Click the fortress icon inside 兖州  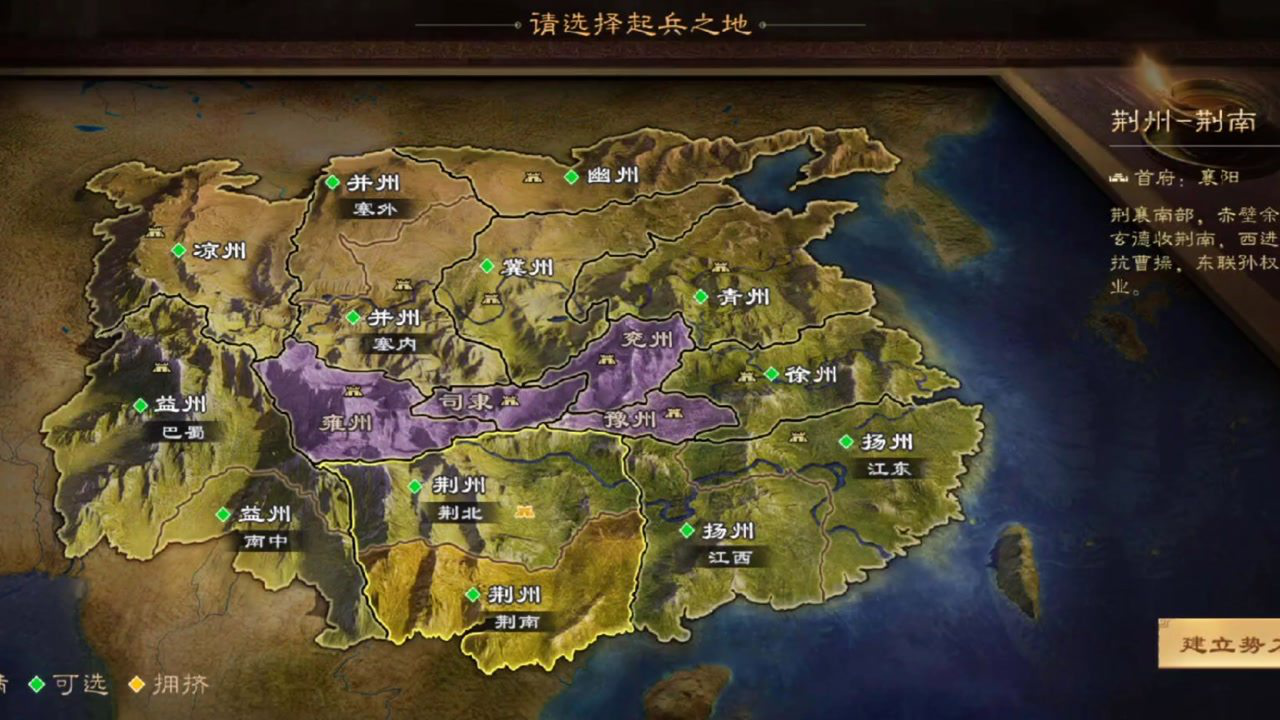click(607, 360)
